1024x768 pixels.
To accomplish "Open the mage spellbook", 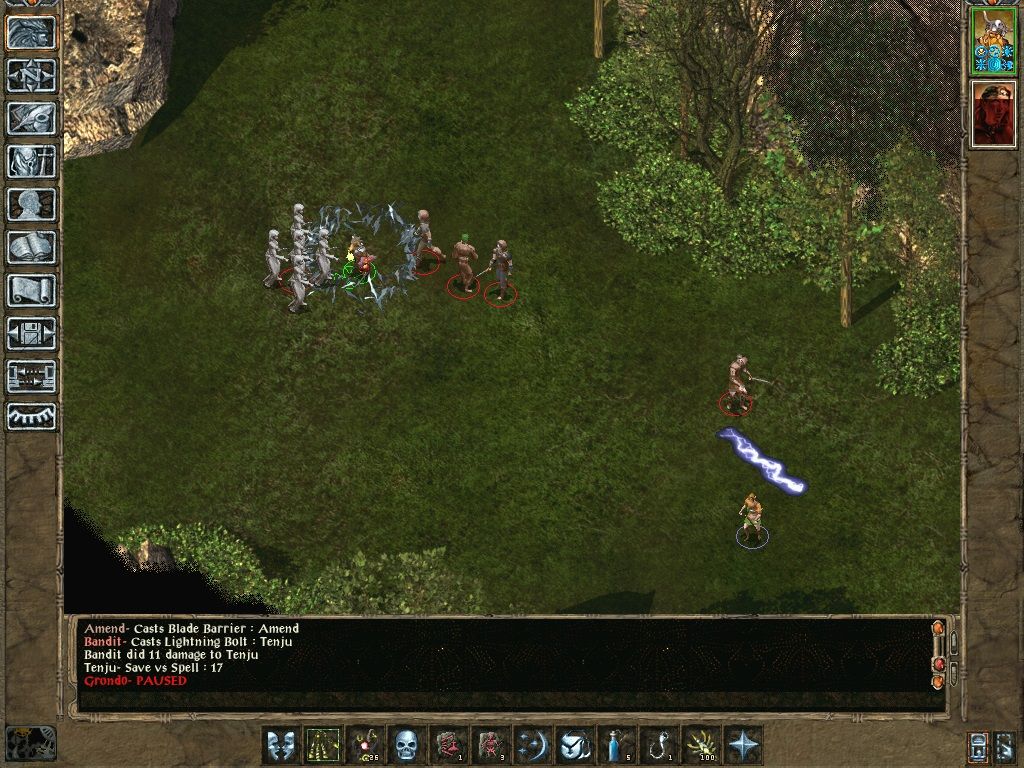I will click(31, 247).
